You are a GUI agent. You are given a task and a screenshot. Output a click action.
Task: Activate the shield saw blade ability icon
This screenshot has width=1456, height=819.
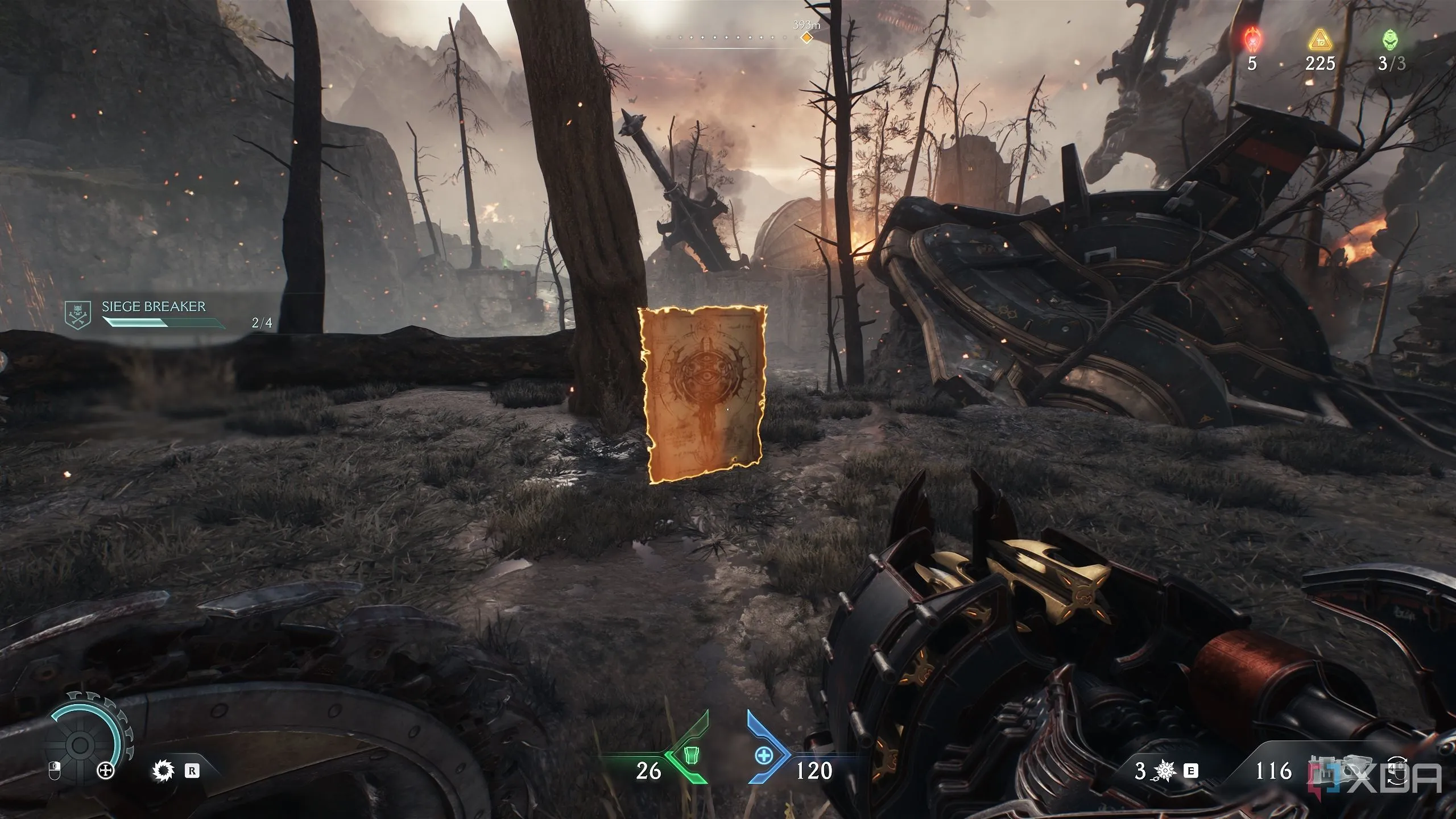[x=164, y=771]
